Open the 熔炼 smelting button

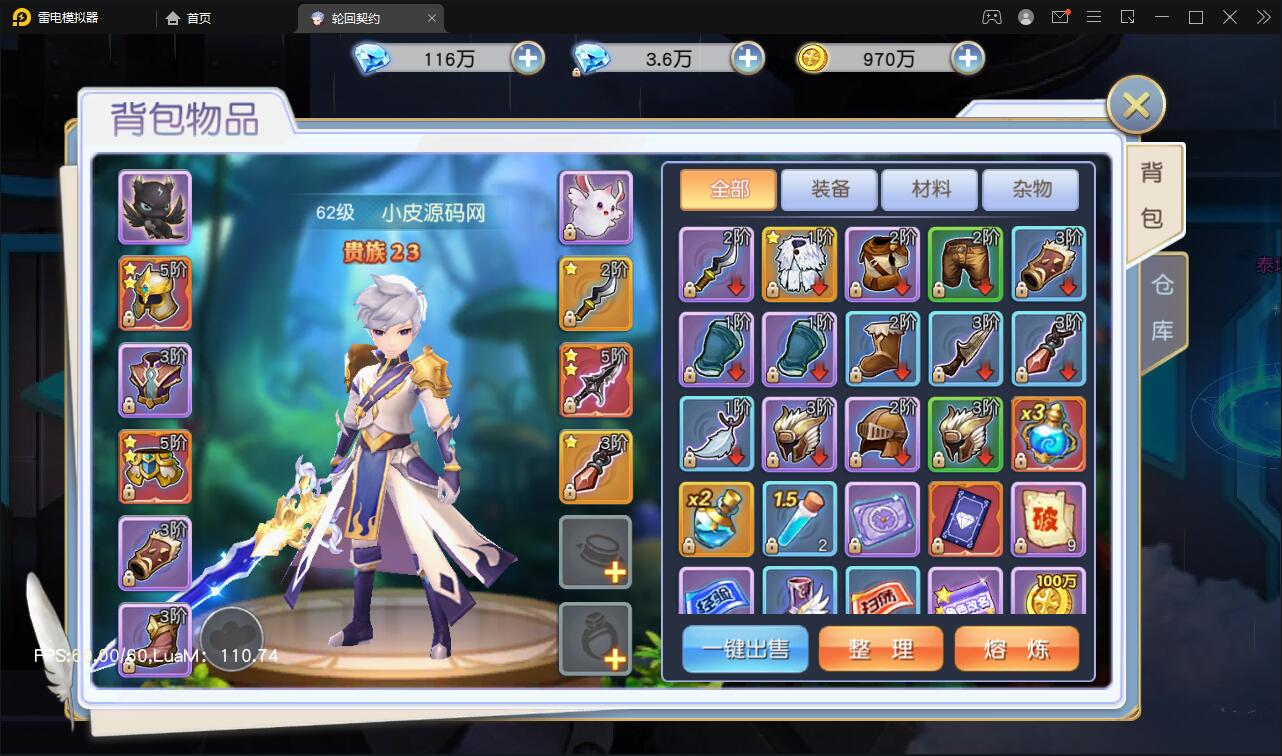(1016, 649)
